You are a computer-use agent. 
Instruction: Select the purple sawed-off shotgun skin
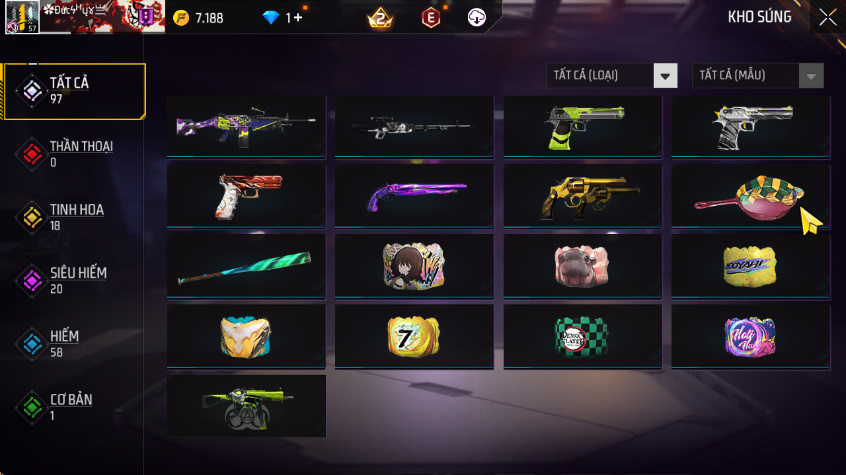coord(414,194)
